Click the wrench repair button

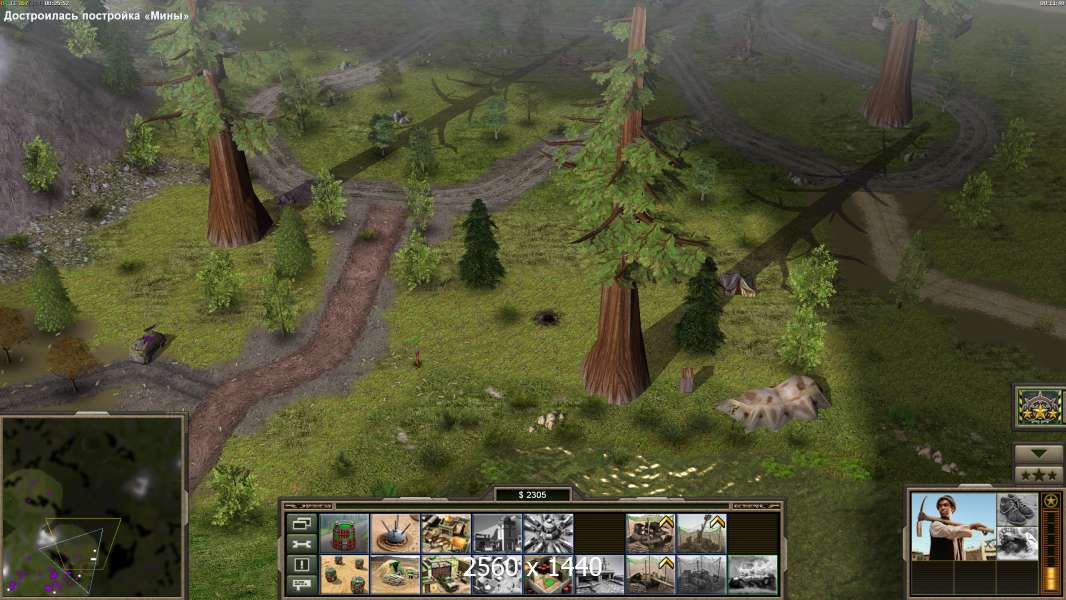point(300,543)
